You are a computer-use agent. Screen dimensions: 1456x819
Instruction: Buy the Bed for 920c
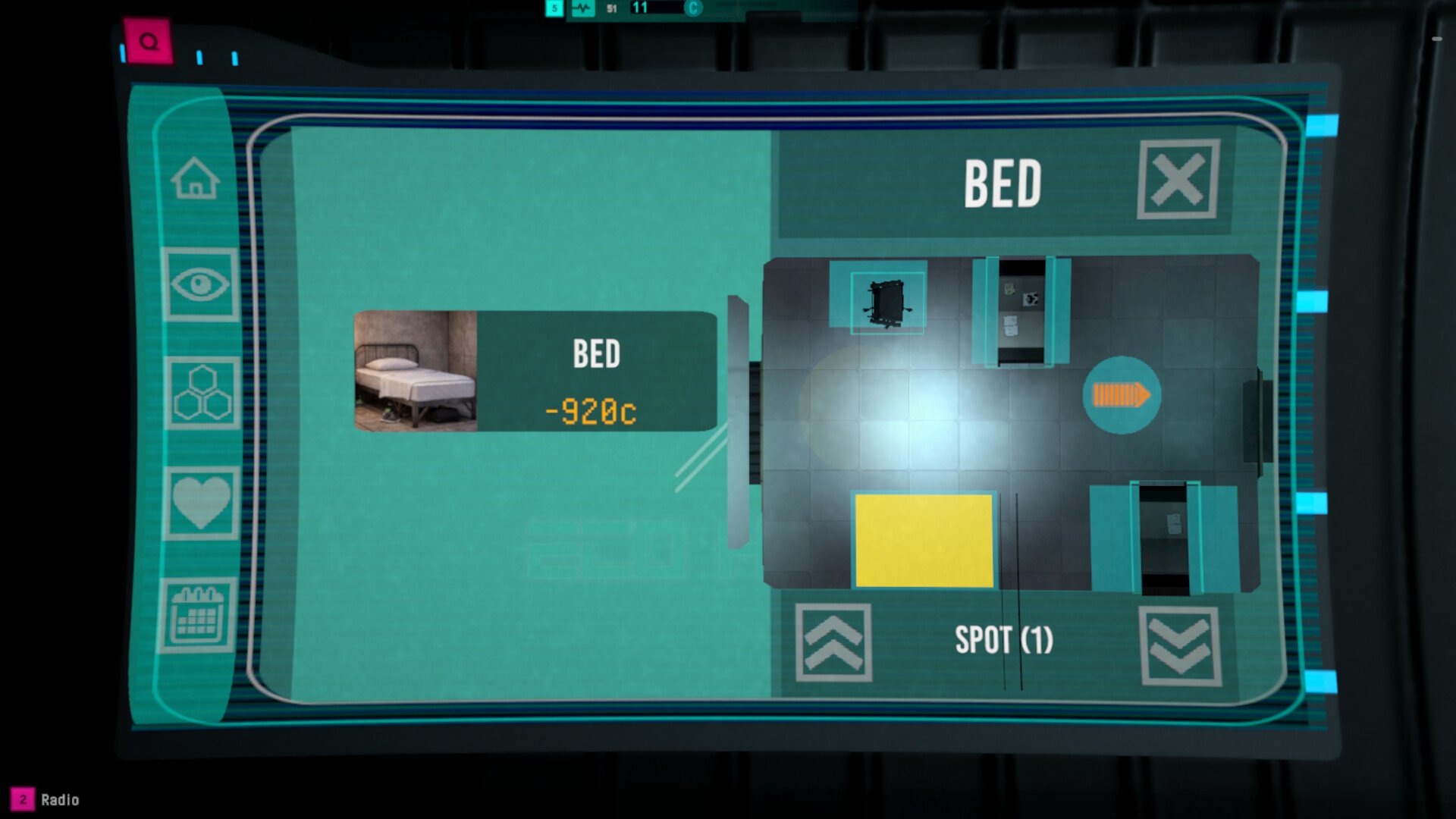coord(535,371)
